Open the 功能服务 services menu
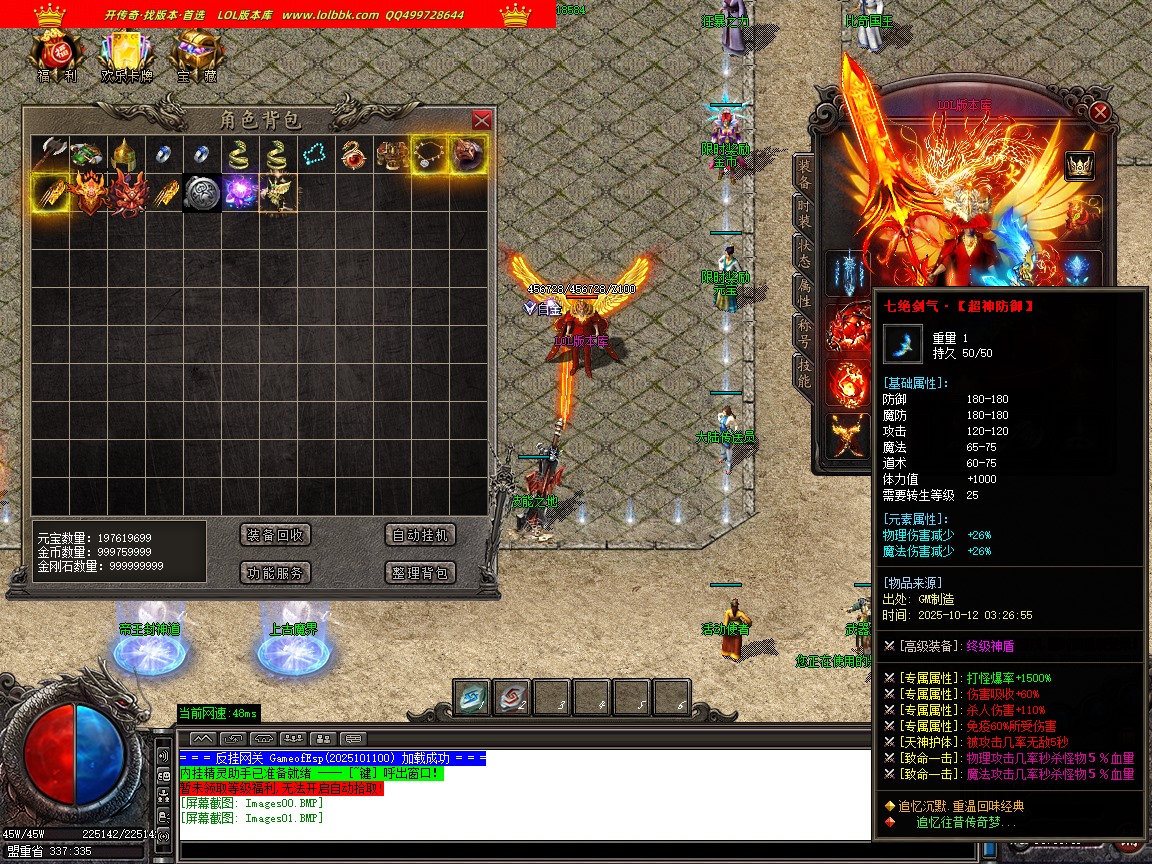 coord(276,573)
